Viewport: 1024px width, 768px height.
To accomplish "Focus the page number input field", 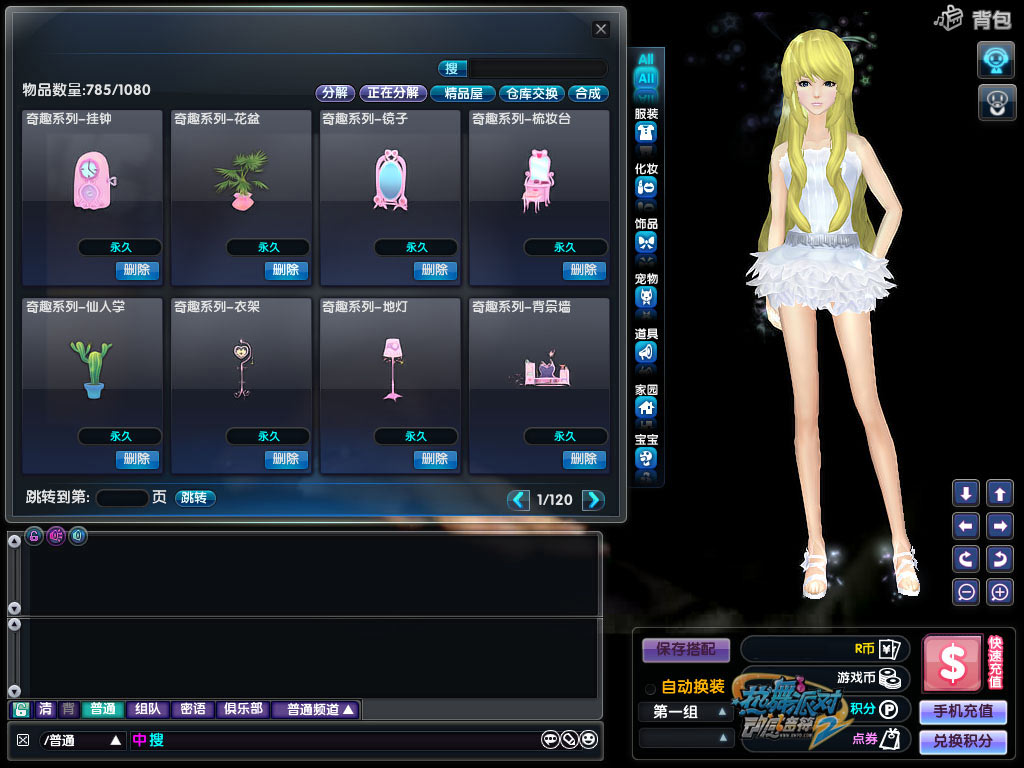I will click(x=122, y=498).
